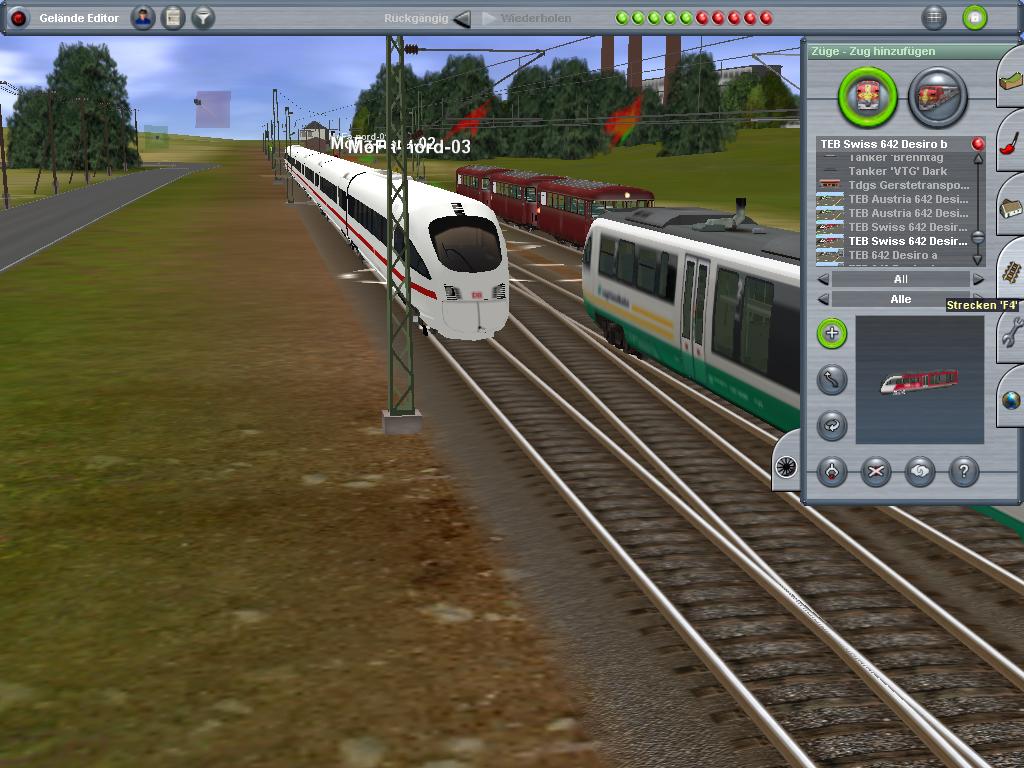Open the filter funnel icon

[x=203, y=18]
